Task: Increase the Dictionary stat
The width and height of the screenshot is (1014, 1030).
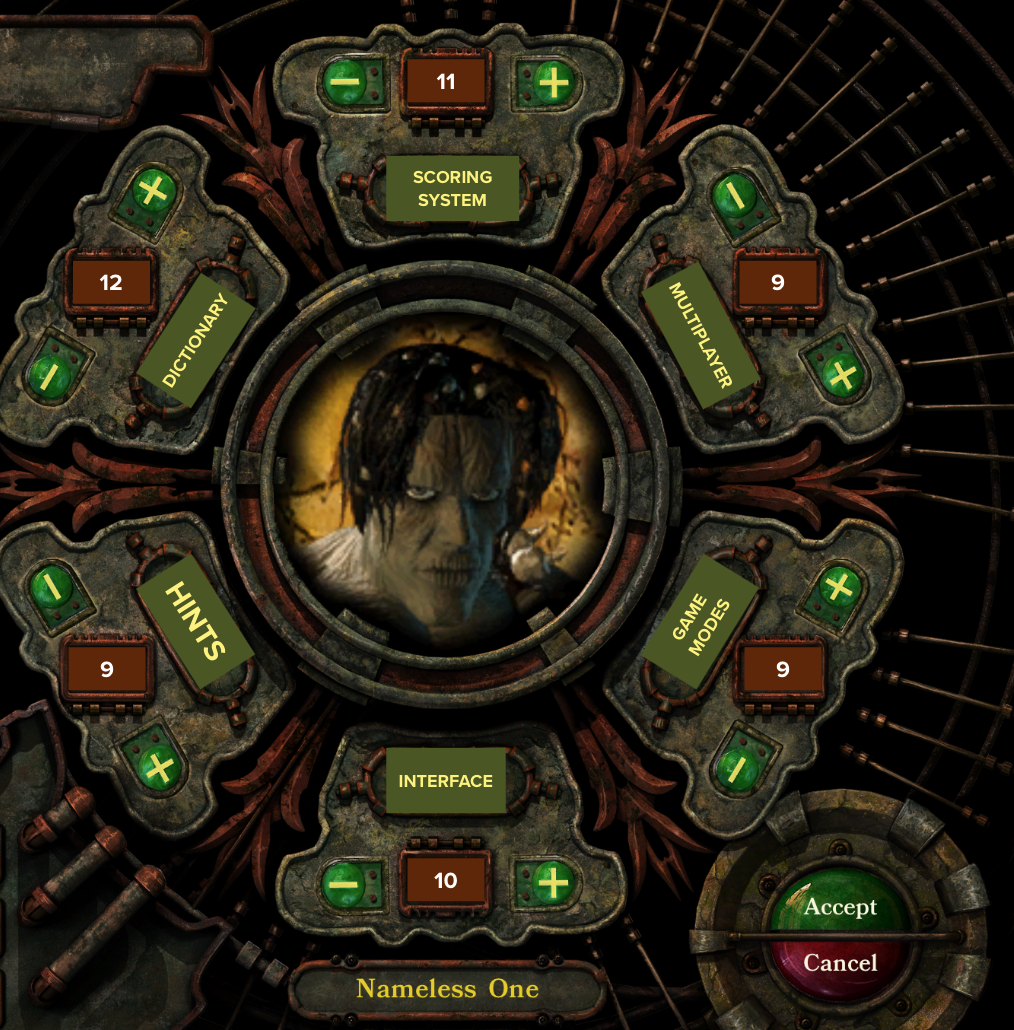Action: 150,192
